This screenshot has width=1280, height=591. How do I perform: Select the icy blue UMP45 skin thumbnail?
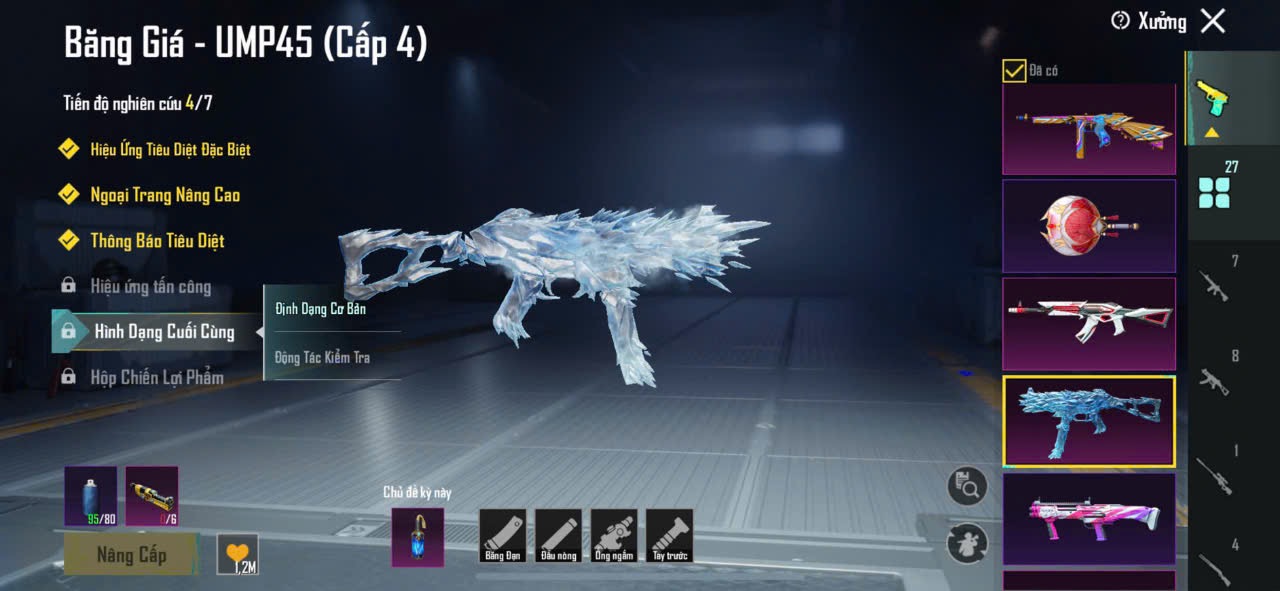[x=1089, y=421]
